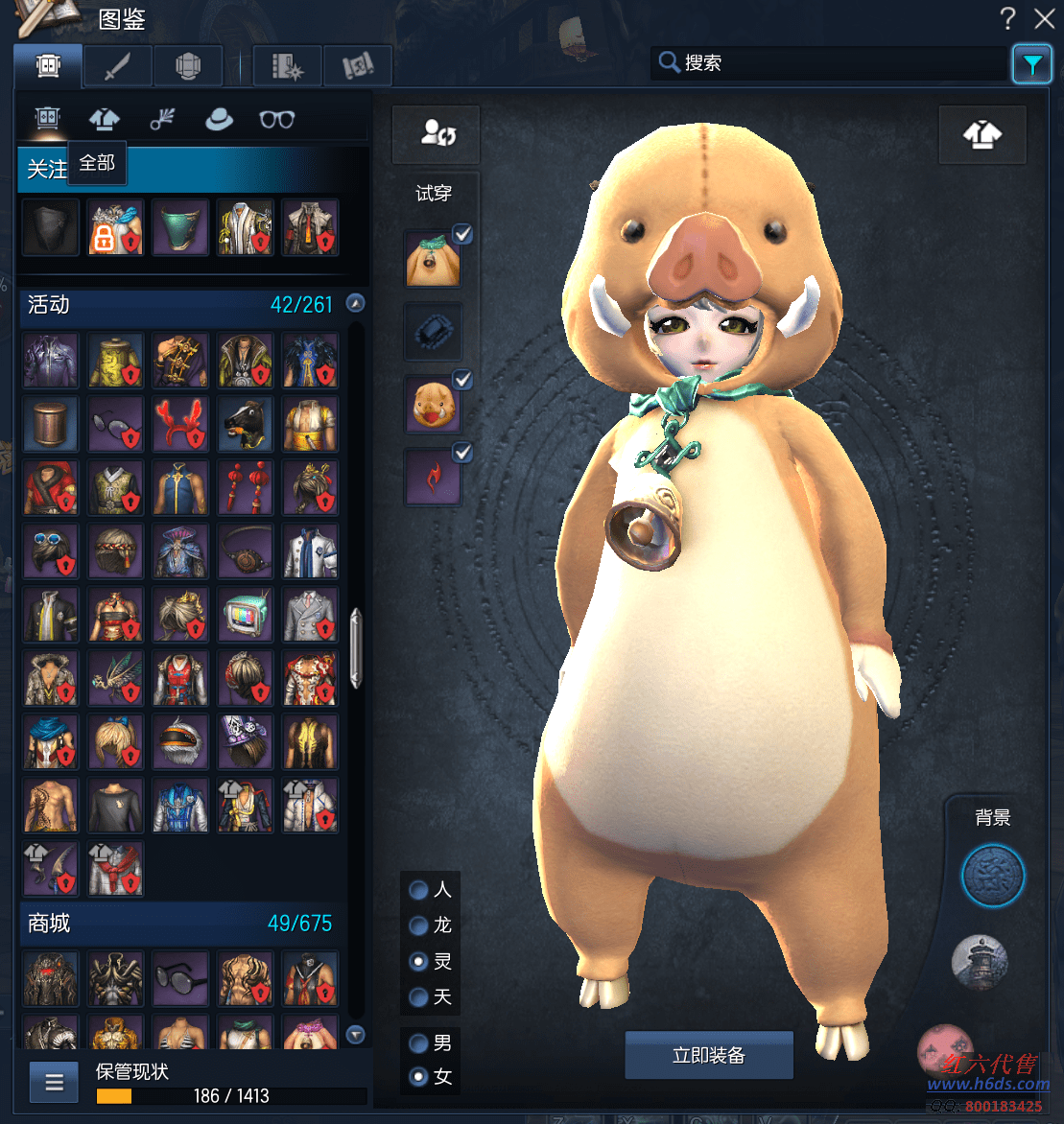Collapse the 活动 section arrow
Screen dimensions: 1064x1124
356,303
